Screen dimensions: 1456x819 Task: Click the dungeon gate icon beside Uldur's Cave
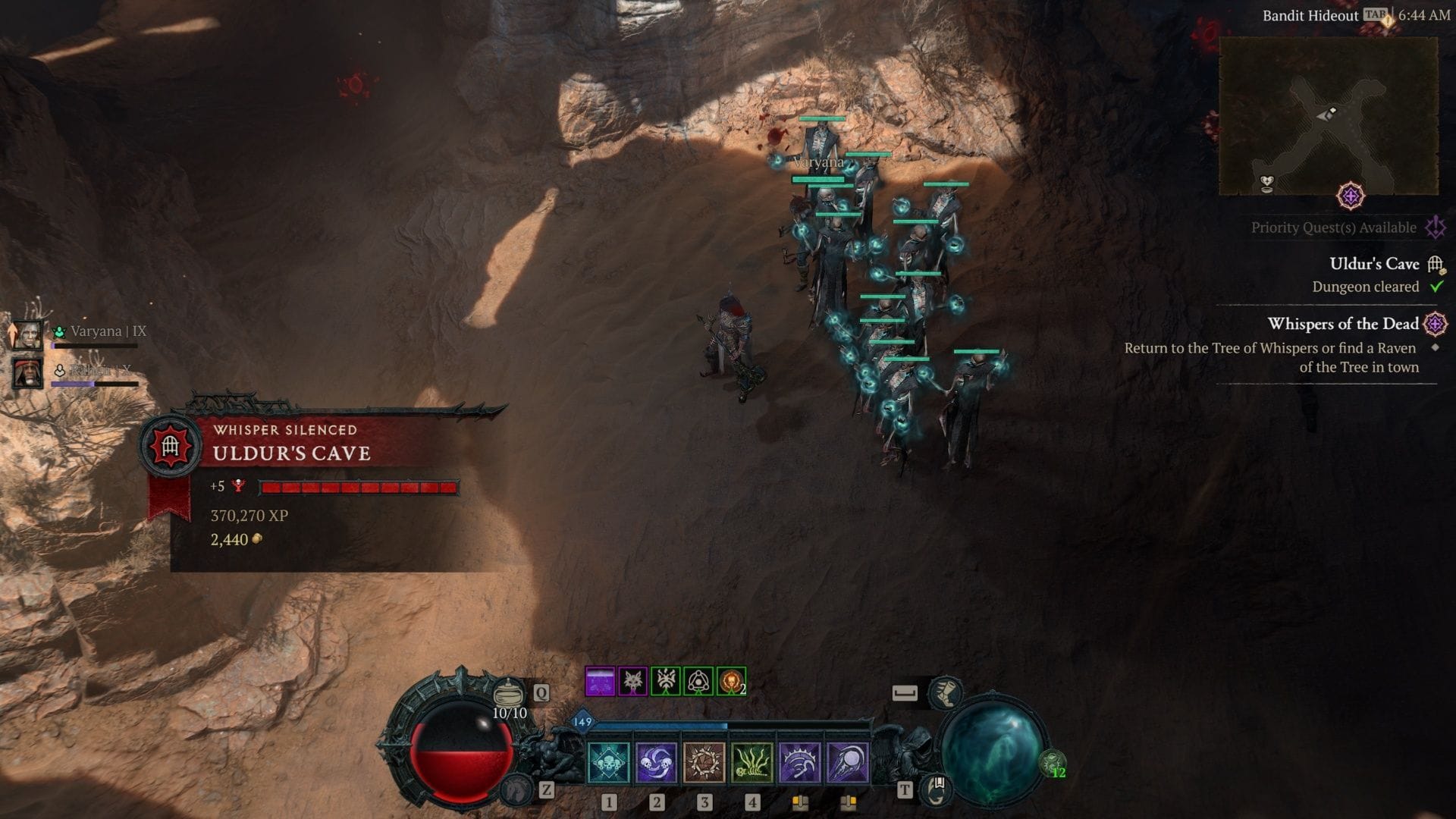coord(1433,264)
